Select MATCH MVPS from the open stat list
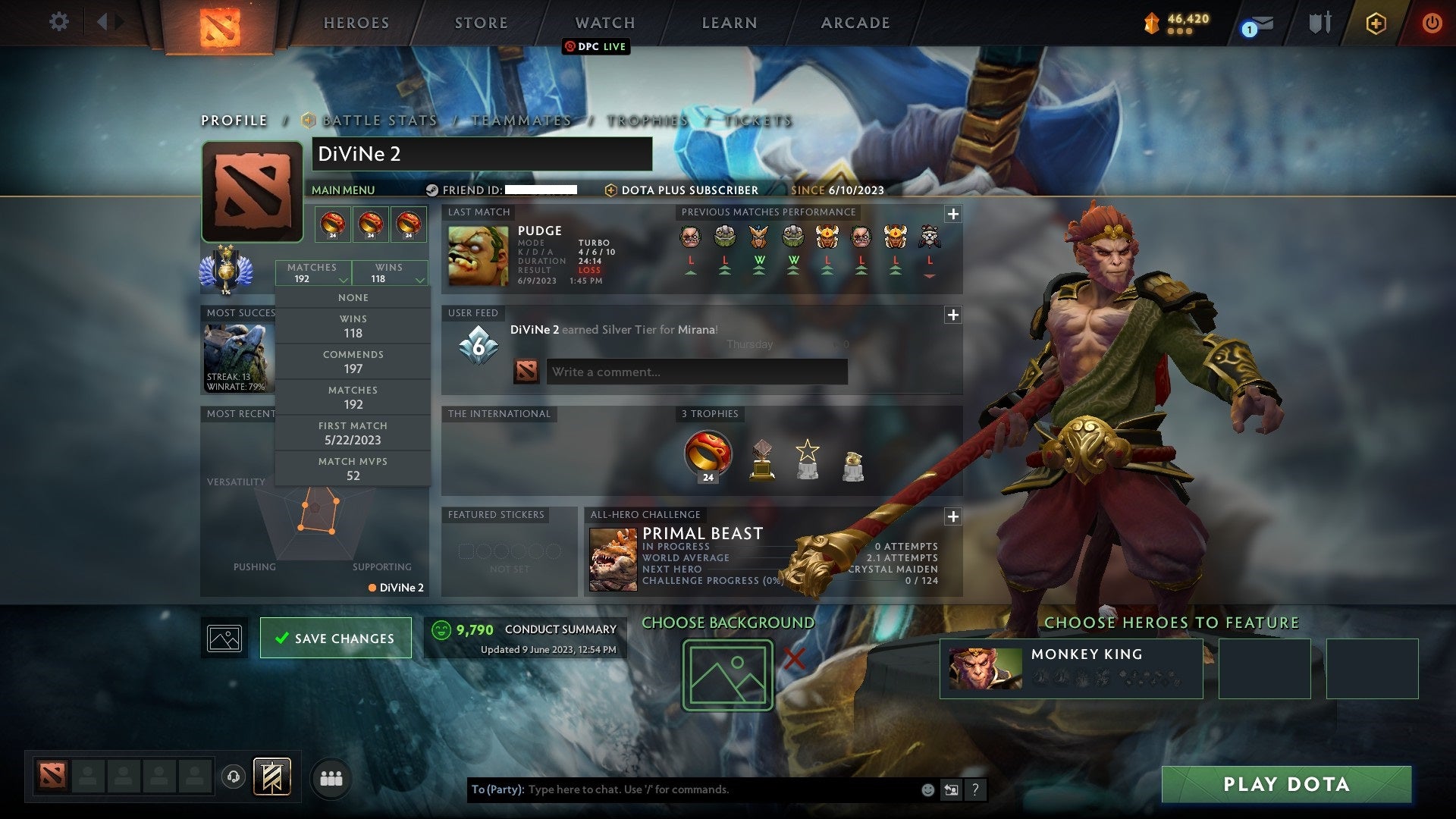1456x819 pixels. pos(353,469)
